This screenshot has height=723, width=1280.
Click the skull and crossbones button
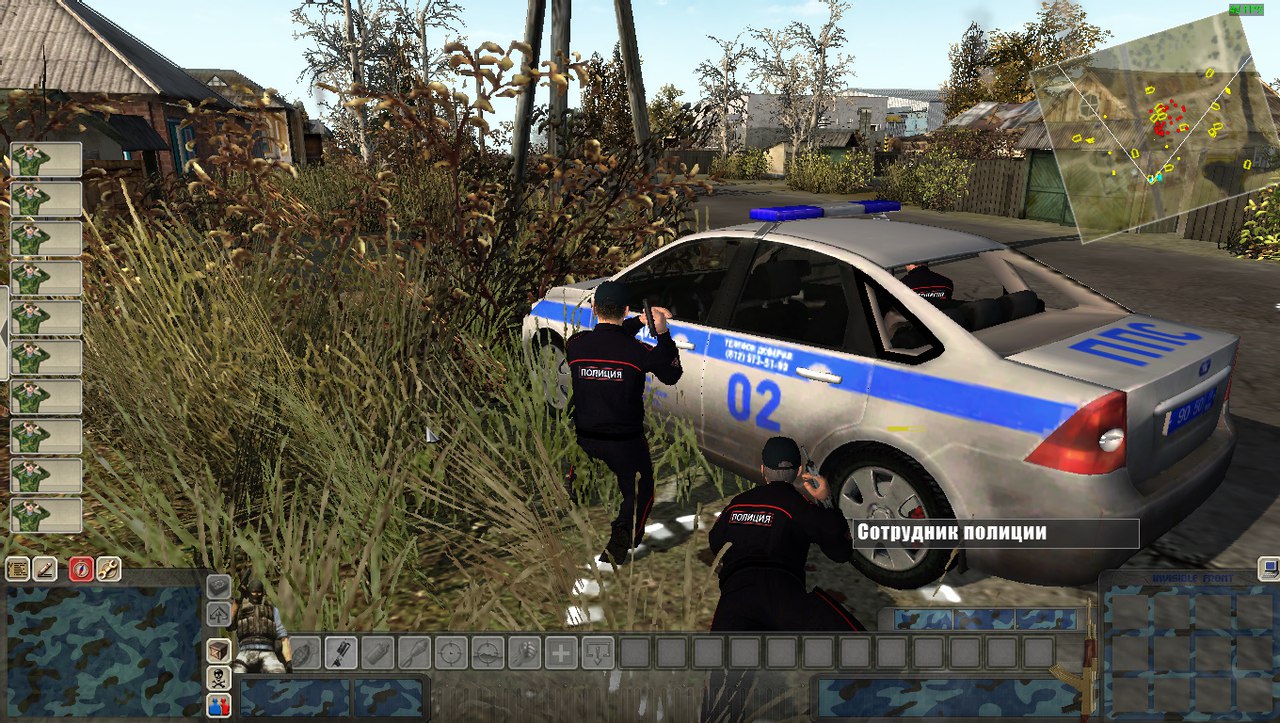click(218, 678)
